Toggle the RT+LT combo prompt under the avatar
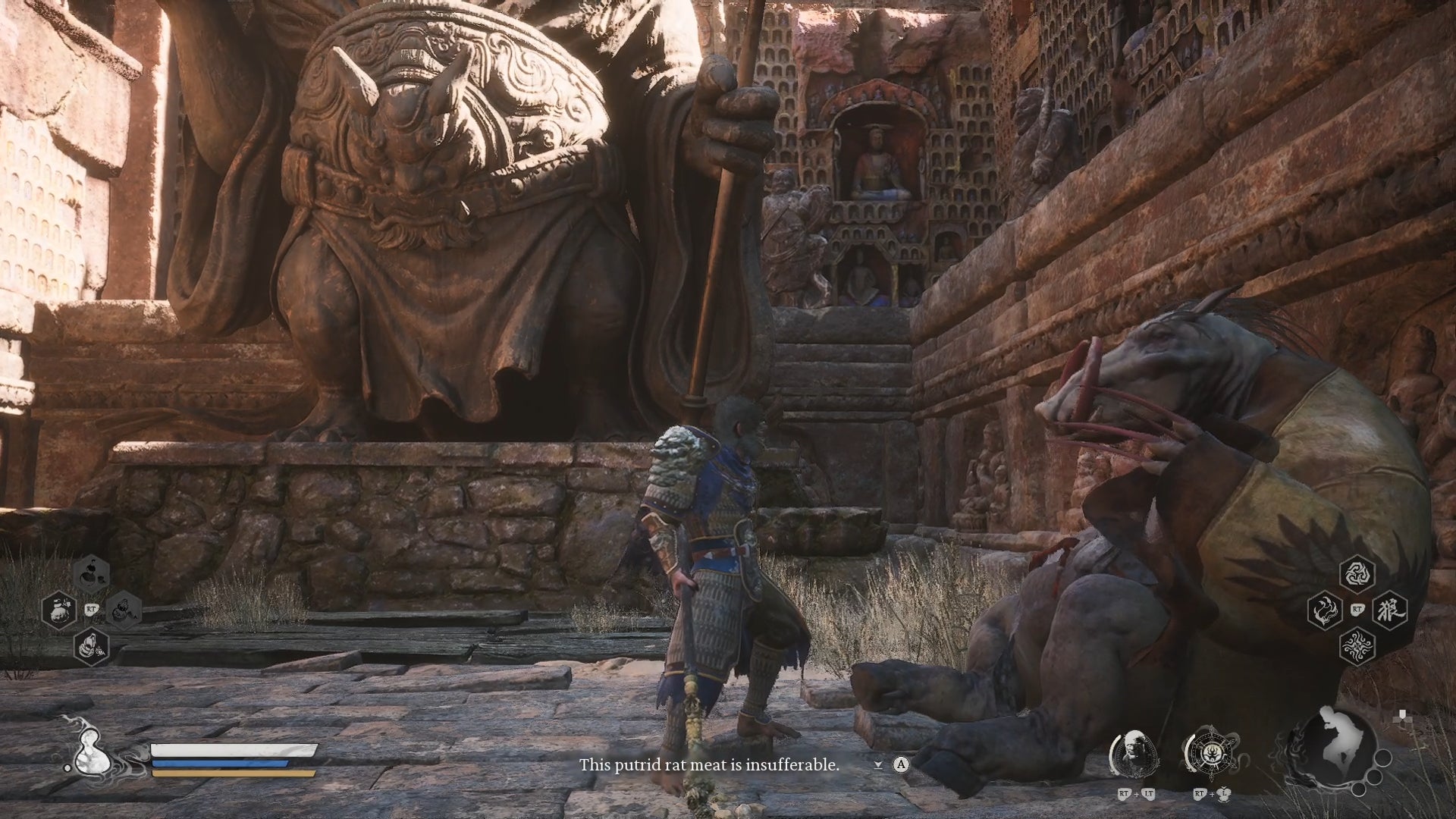Image resolution: width=1456 pixels, height=819 pixels. pyautogui.click(x=1136, y=792)
